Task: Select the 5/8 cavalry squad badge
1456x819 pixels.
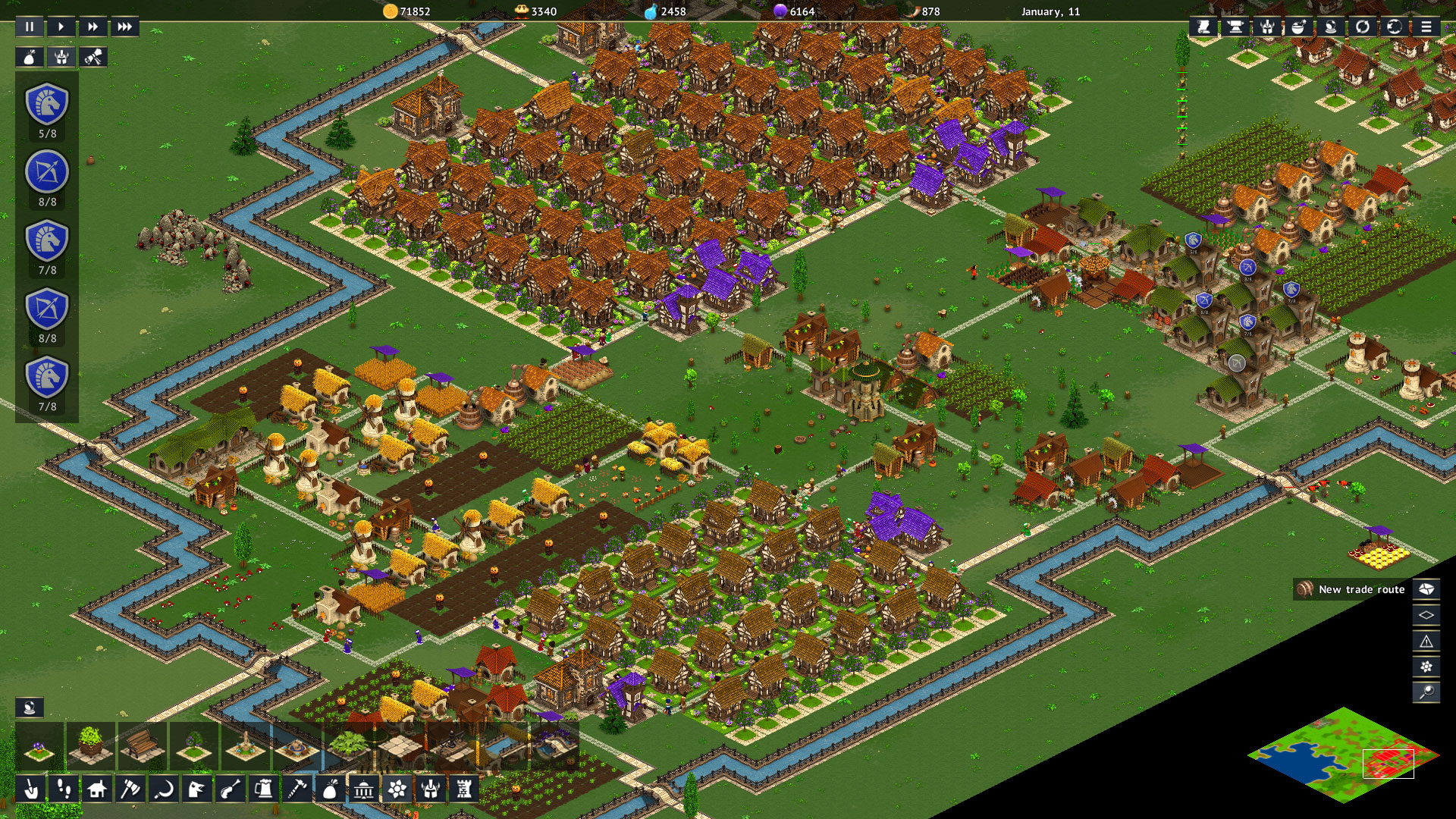Action: tap(47, 105)
